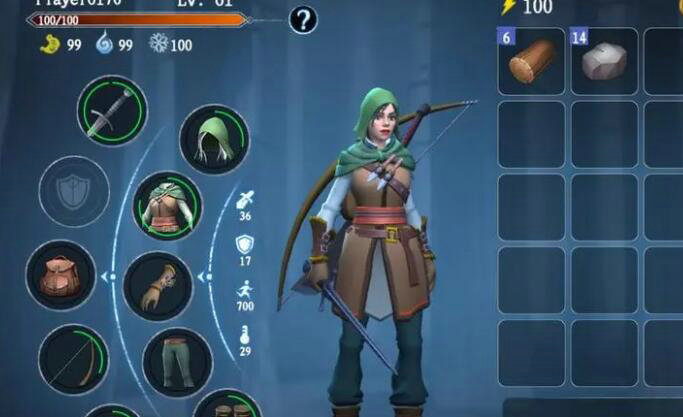
Task: Choose the bow weapon equipment slot
Action: click(x=73, y=359)
